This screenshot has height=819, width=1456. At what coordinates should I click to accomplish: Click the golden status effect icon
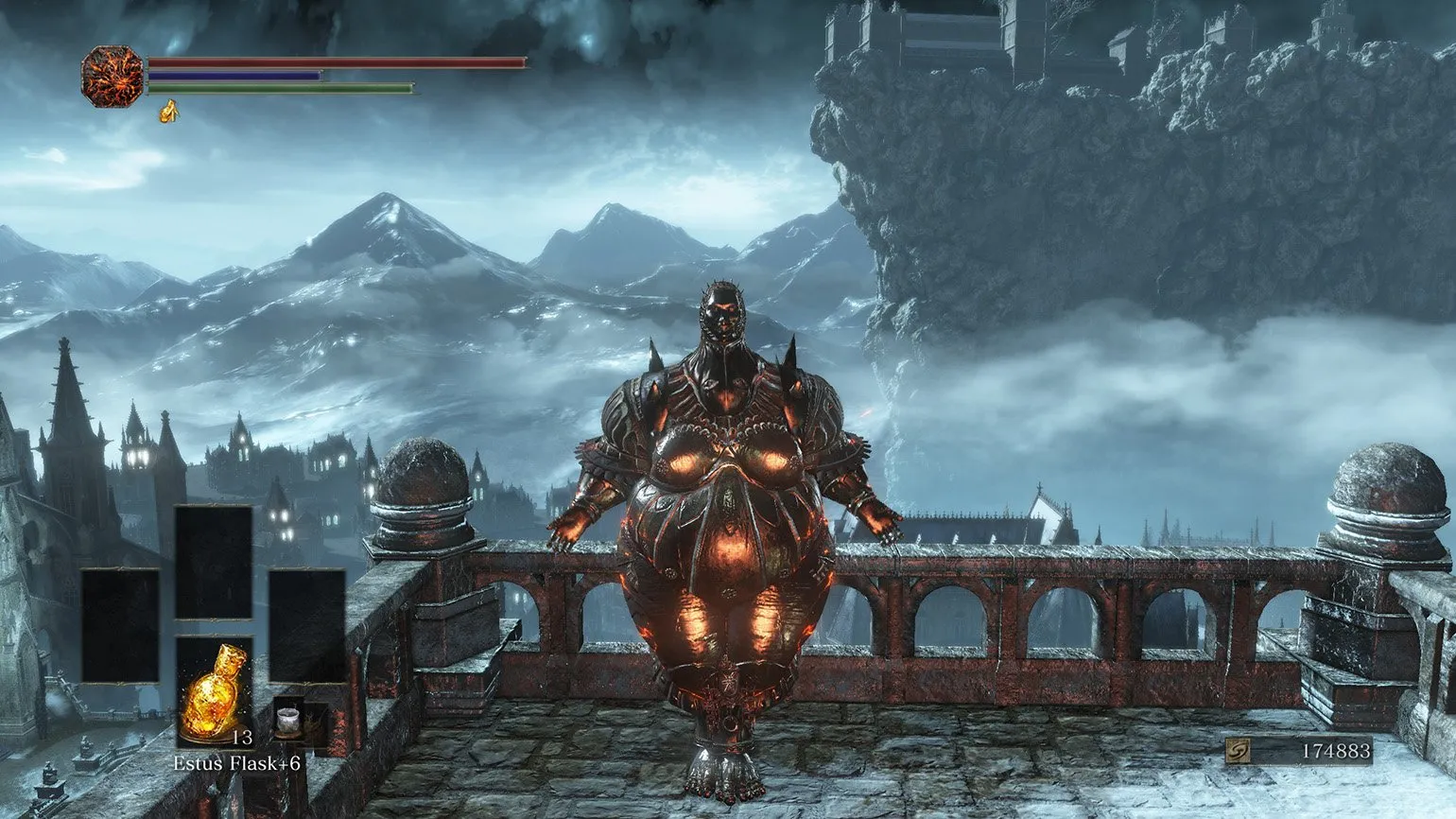(169, 113)
